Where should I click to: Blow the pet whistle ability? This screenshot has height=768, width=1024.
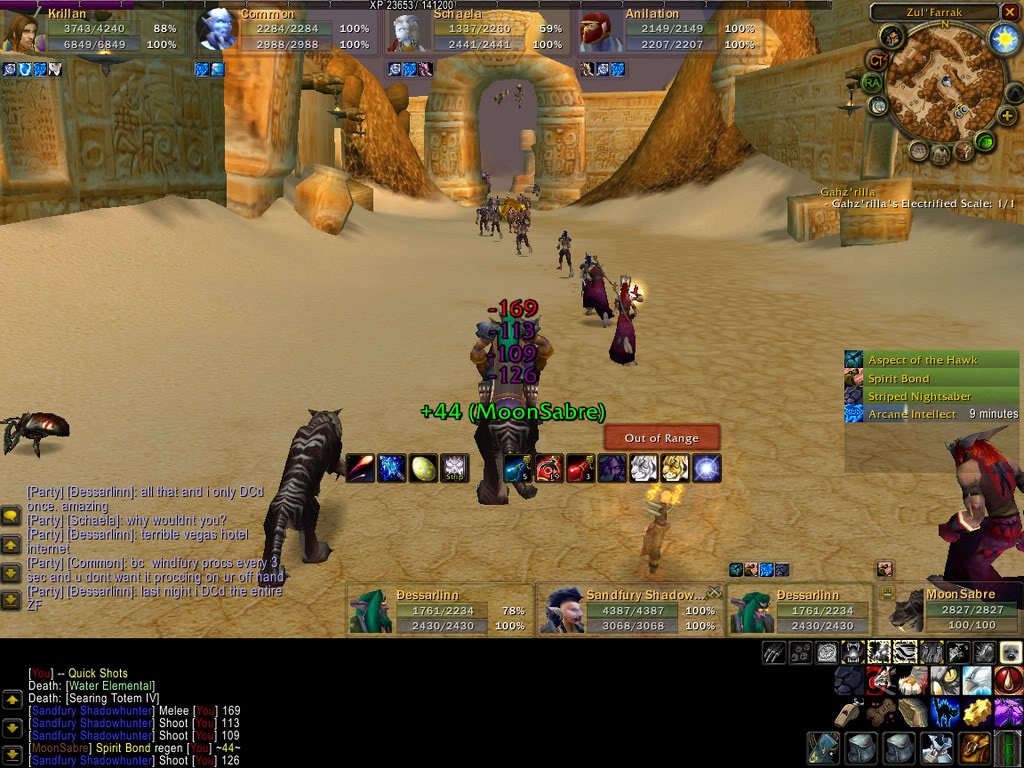[848, 711]
